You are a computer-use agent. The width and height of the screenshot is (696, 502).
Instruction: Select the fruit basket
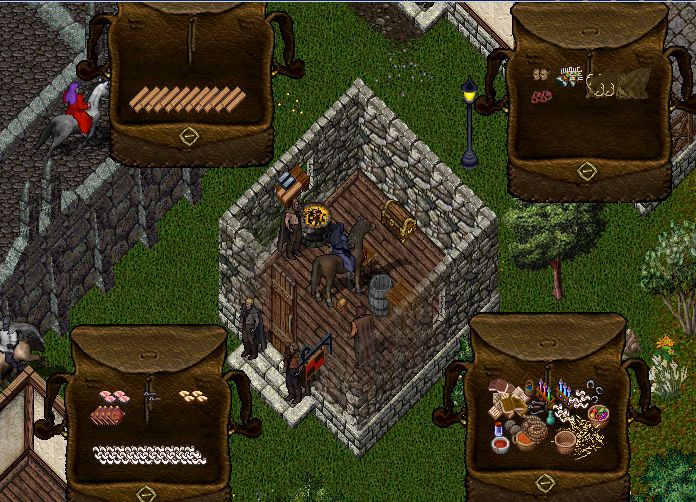pos(598,415)
